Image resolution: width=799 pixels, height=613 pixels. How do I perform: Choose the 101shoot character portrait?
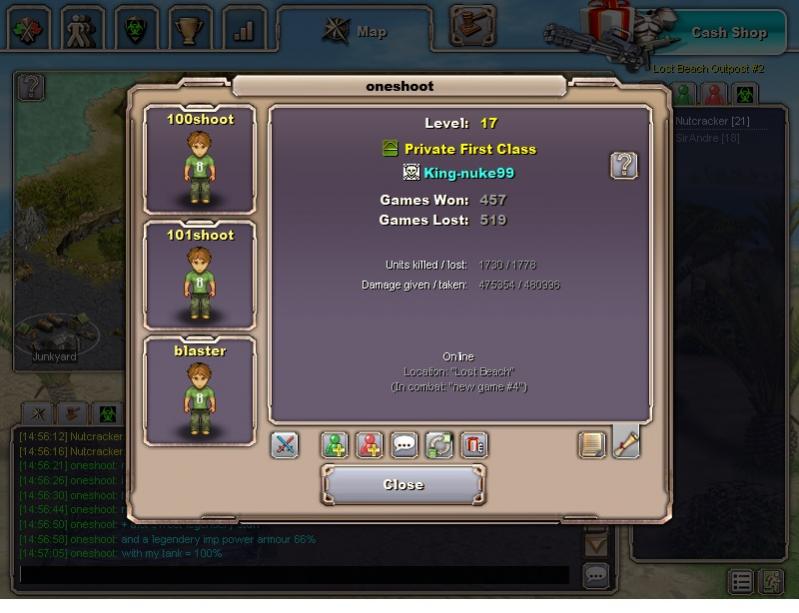tap(200, 276)
